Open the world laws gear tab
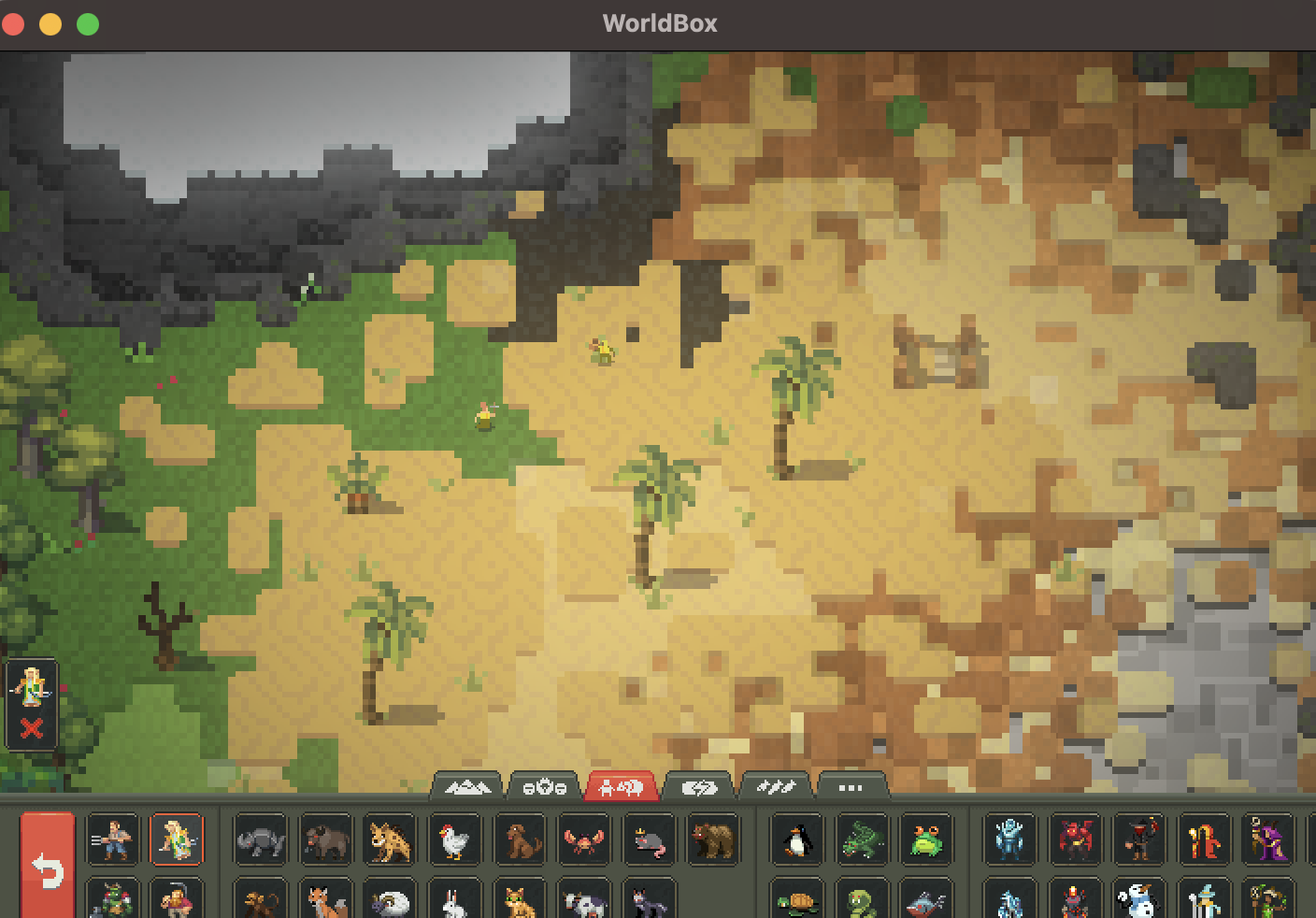This screenshot has width=1316, height=918. [541, 788]
